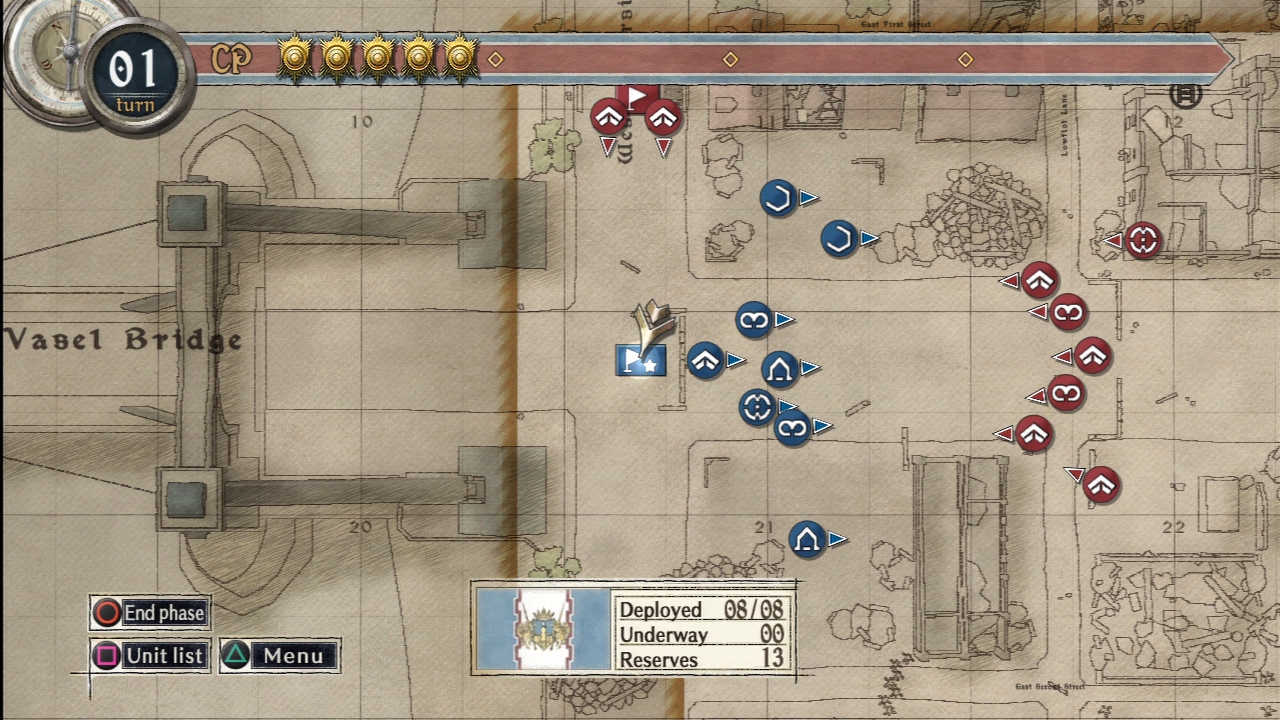Open the Menu
Screen dimensions: 1280x720
[x=280, y=656]
